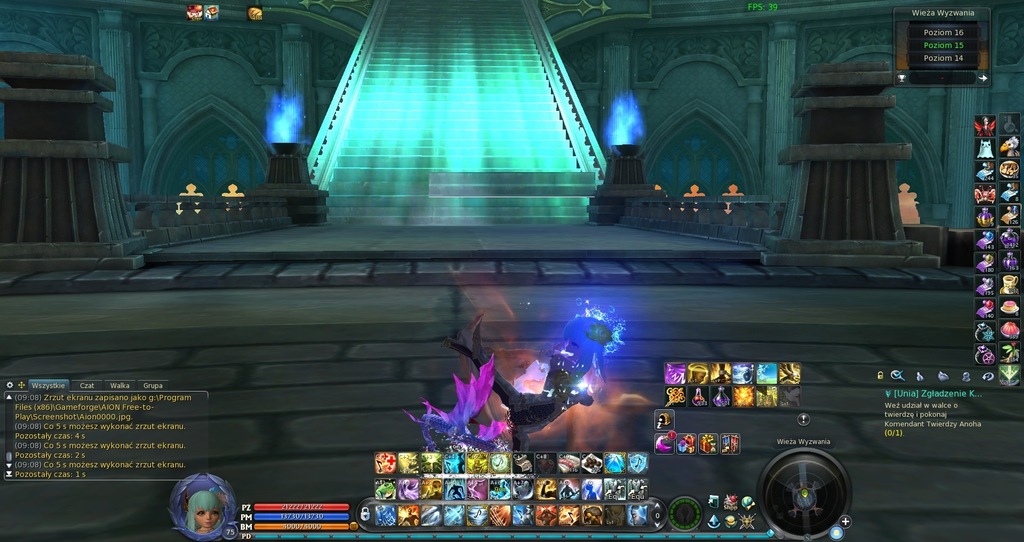The image size is (1024, 542).
Task: Show the Wszystkie chat tab
Action: click(47, 385)
